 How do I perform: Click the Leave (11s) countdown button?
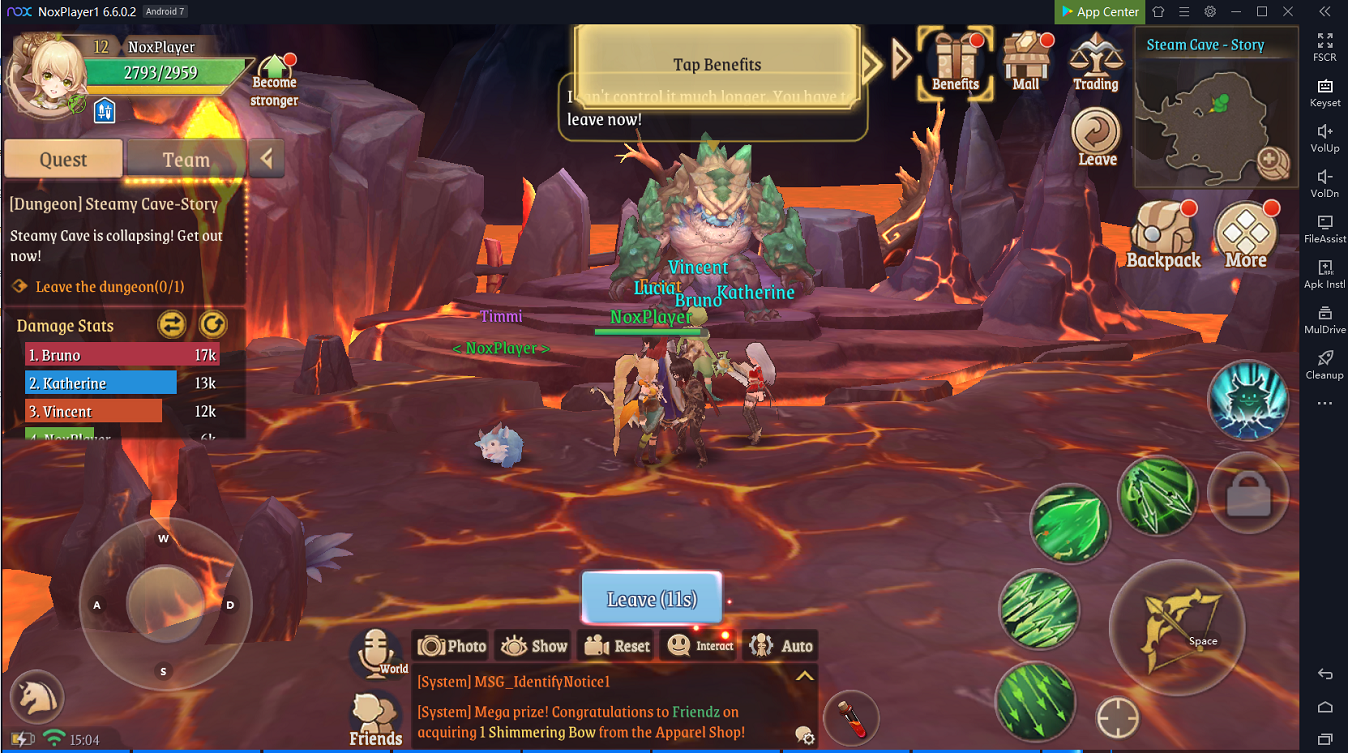pos(651,599)
